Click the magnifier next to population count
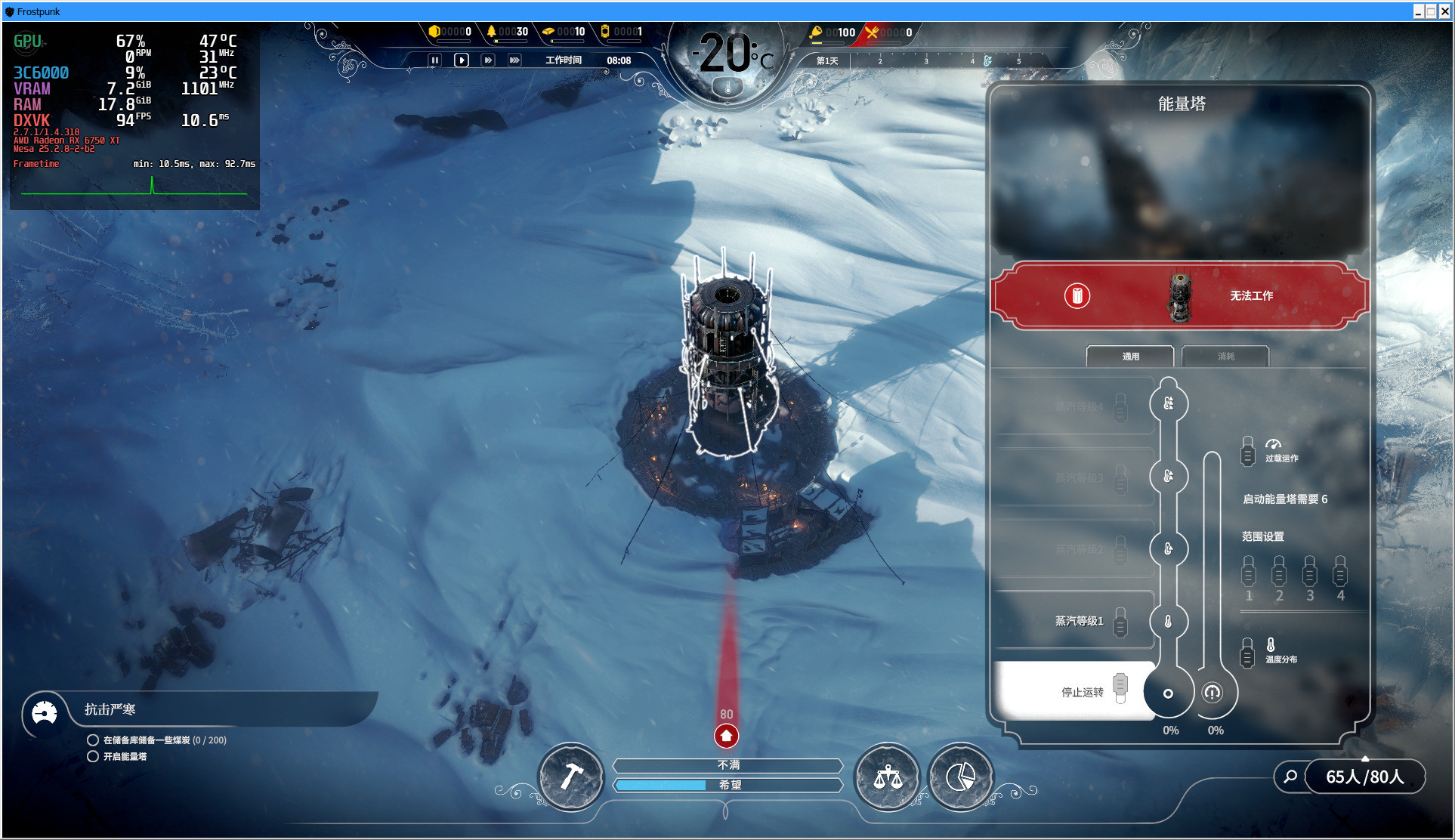 coord(1291,777)
